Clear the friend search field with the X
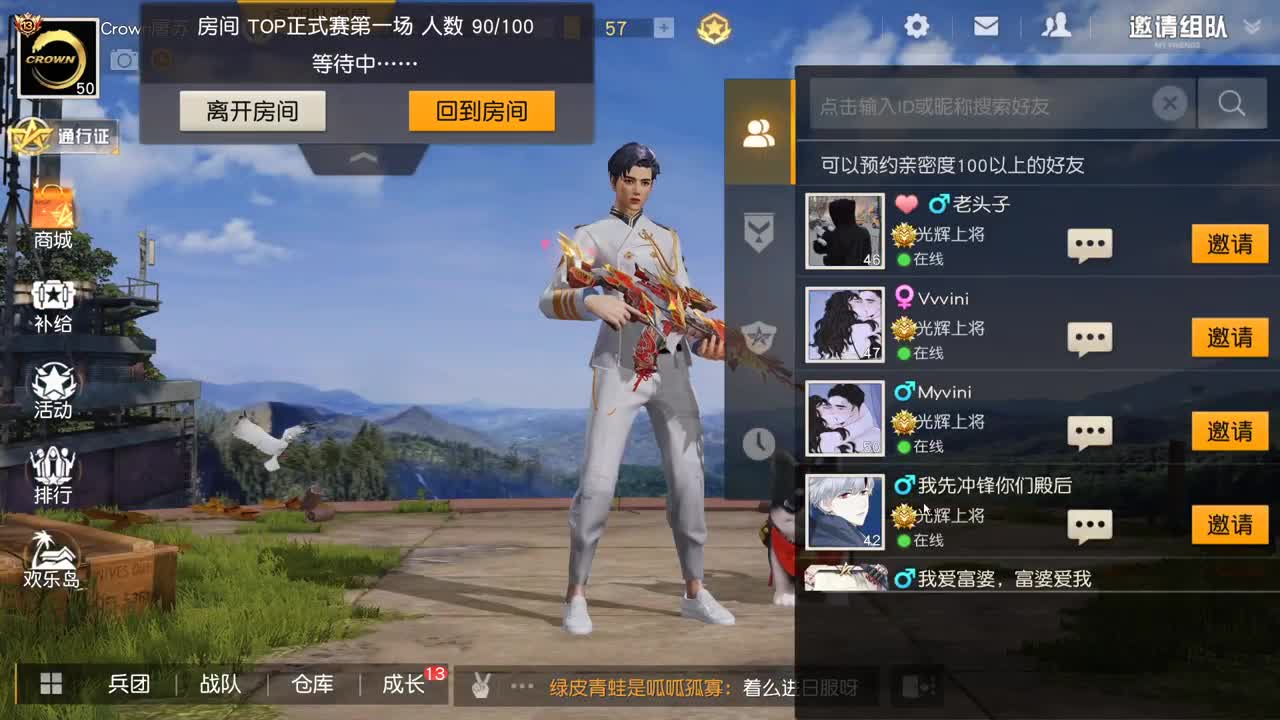The height and width of the screenshot is (720, 1280). coord(1169,103)
